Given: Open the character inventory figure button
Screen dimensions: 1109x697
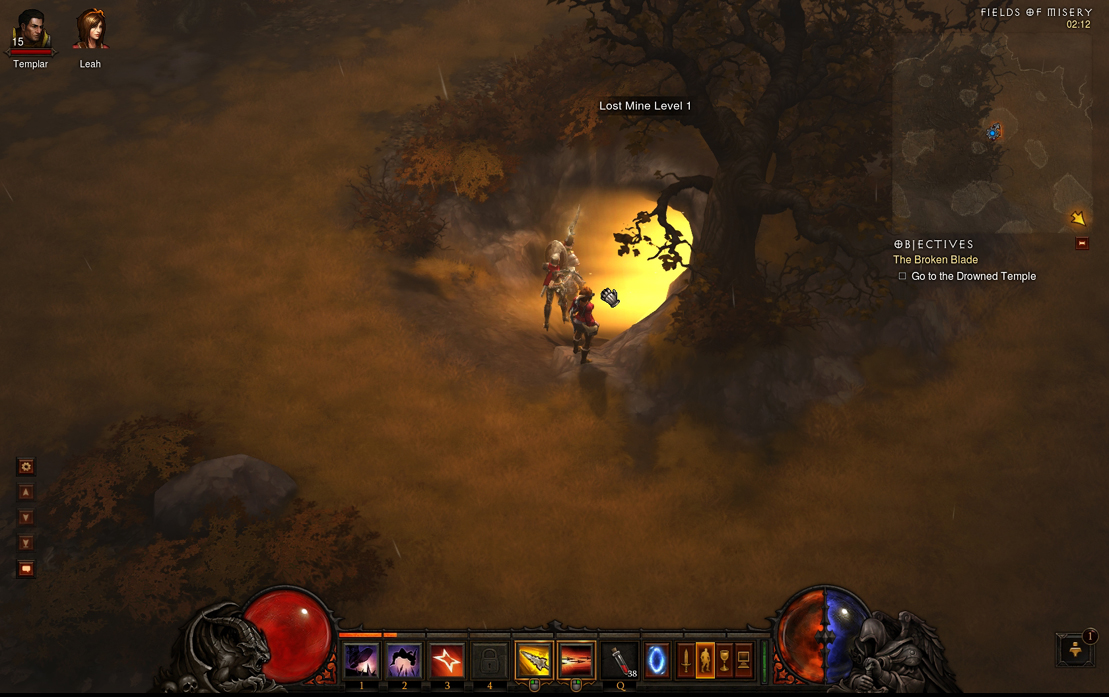Looking at the screenshot, I should coord(705,661).
